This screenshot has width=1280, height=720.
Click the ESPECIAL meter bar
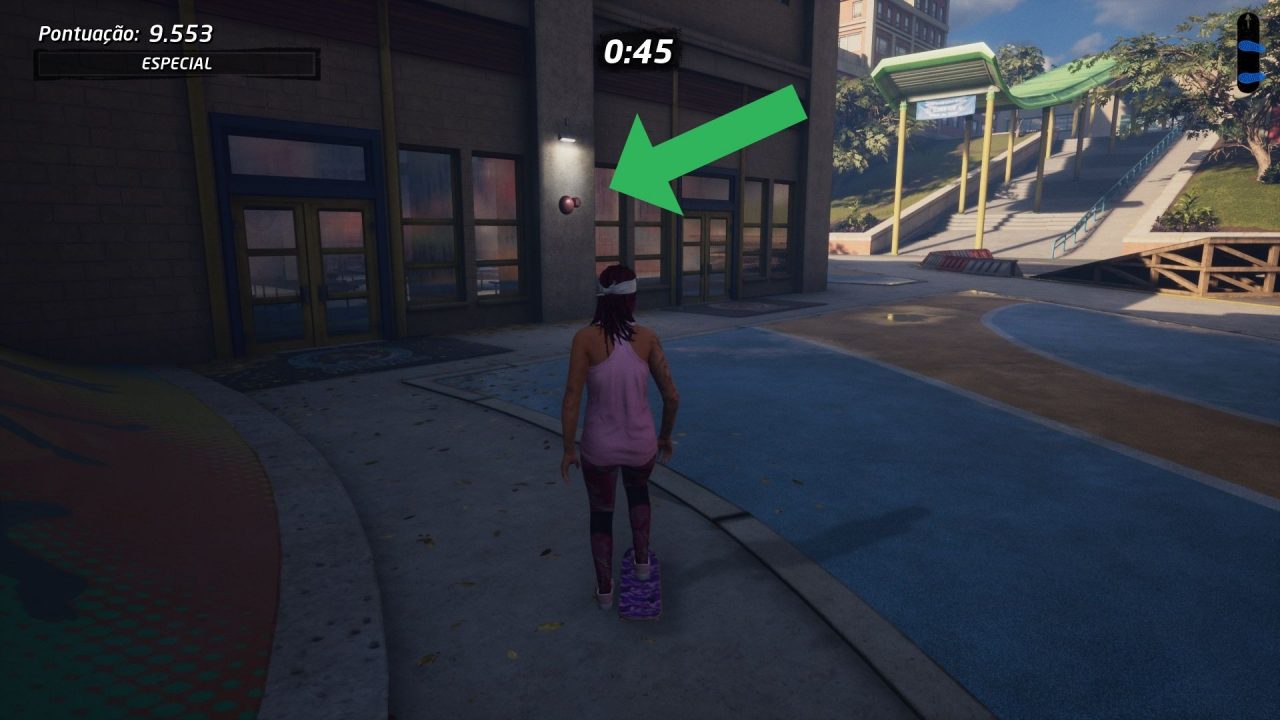coord(175,62)
